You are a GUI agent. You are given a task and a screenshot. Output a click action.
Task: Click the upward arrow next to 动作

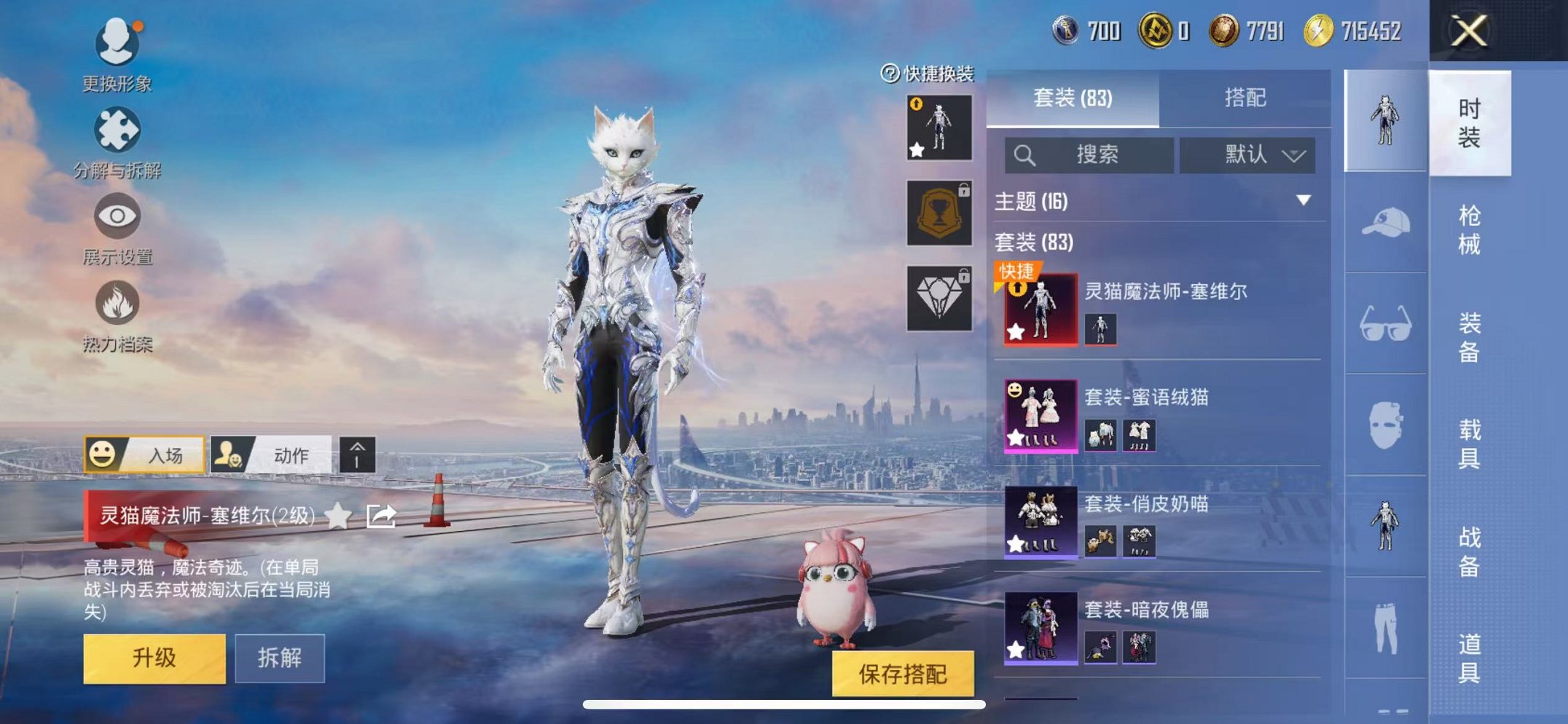pos(356,454)
